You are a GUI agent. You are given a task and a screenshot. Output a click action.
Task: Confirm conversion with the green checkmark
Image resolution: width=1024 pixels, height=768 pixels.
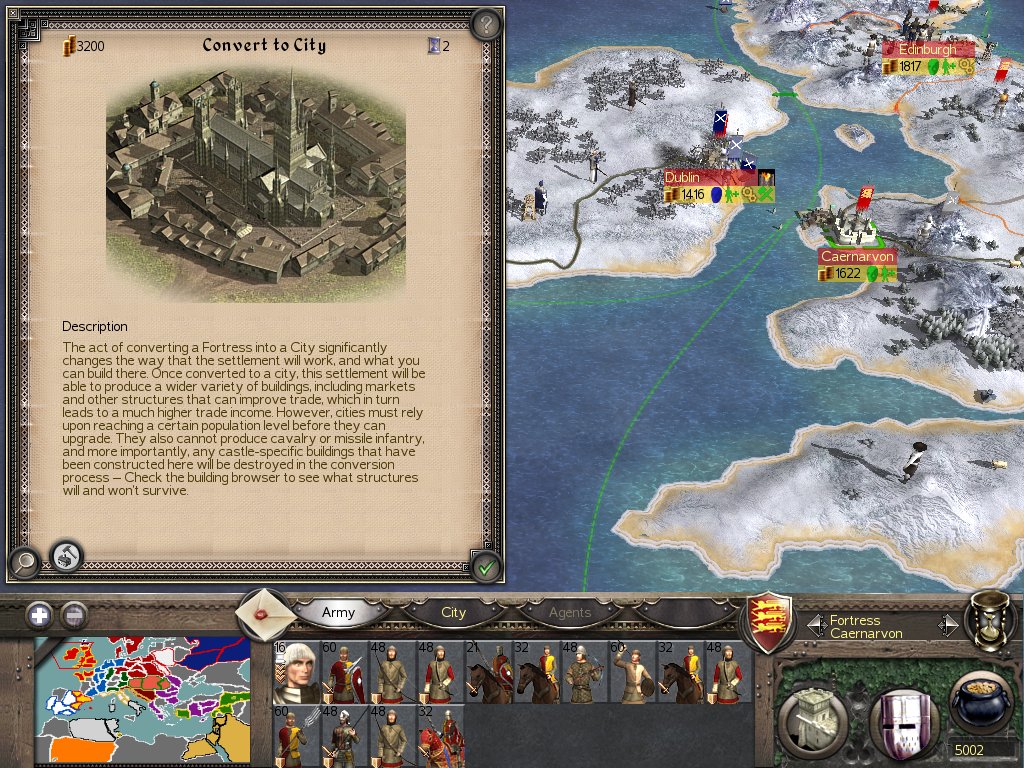[x=486, y=567]
